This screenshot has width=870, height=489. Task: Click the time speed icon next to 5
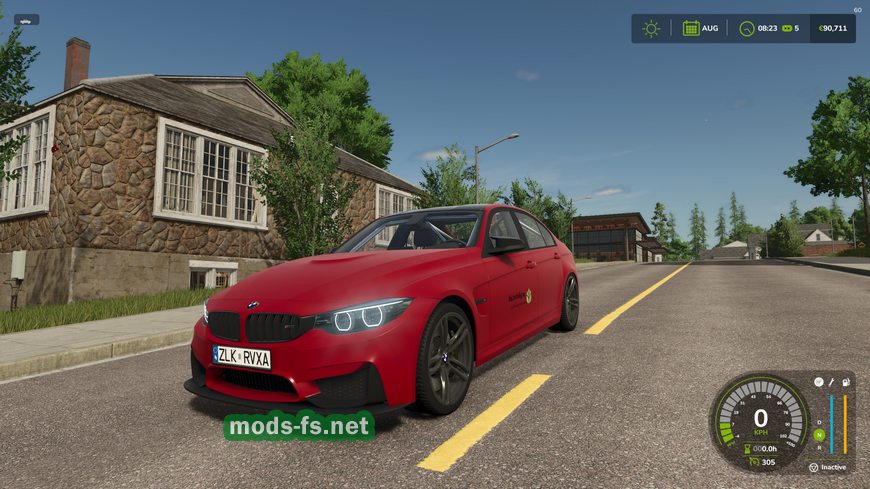click(x=786, y=28)
